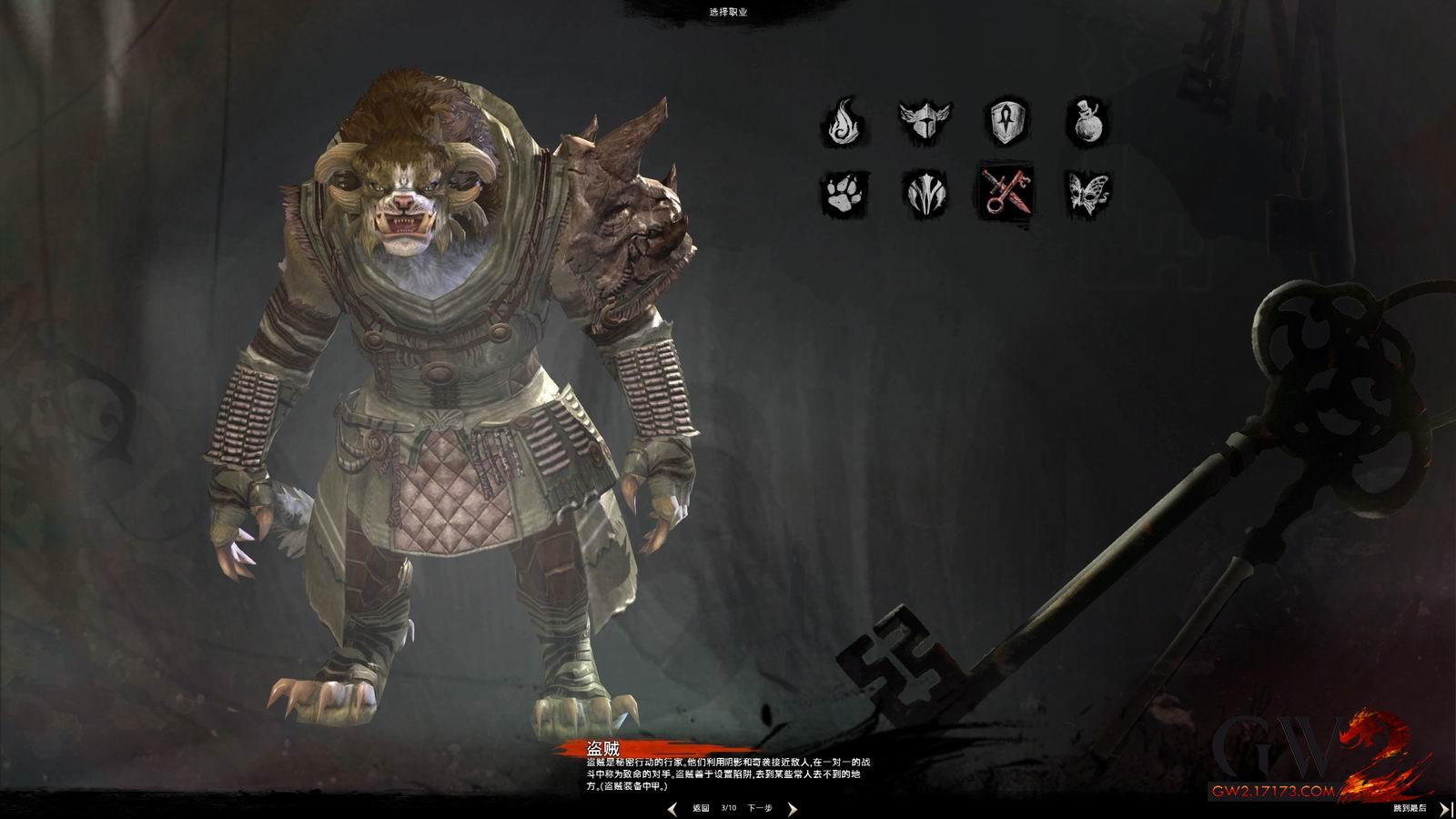Image resolution: width=1456 pixels, height=819 pixels.
Task: Click the 返回 (Back) label
Action: (x=700, y=808)
